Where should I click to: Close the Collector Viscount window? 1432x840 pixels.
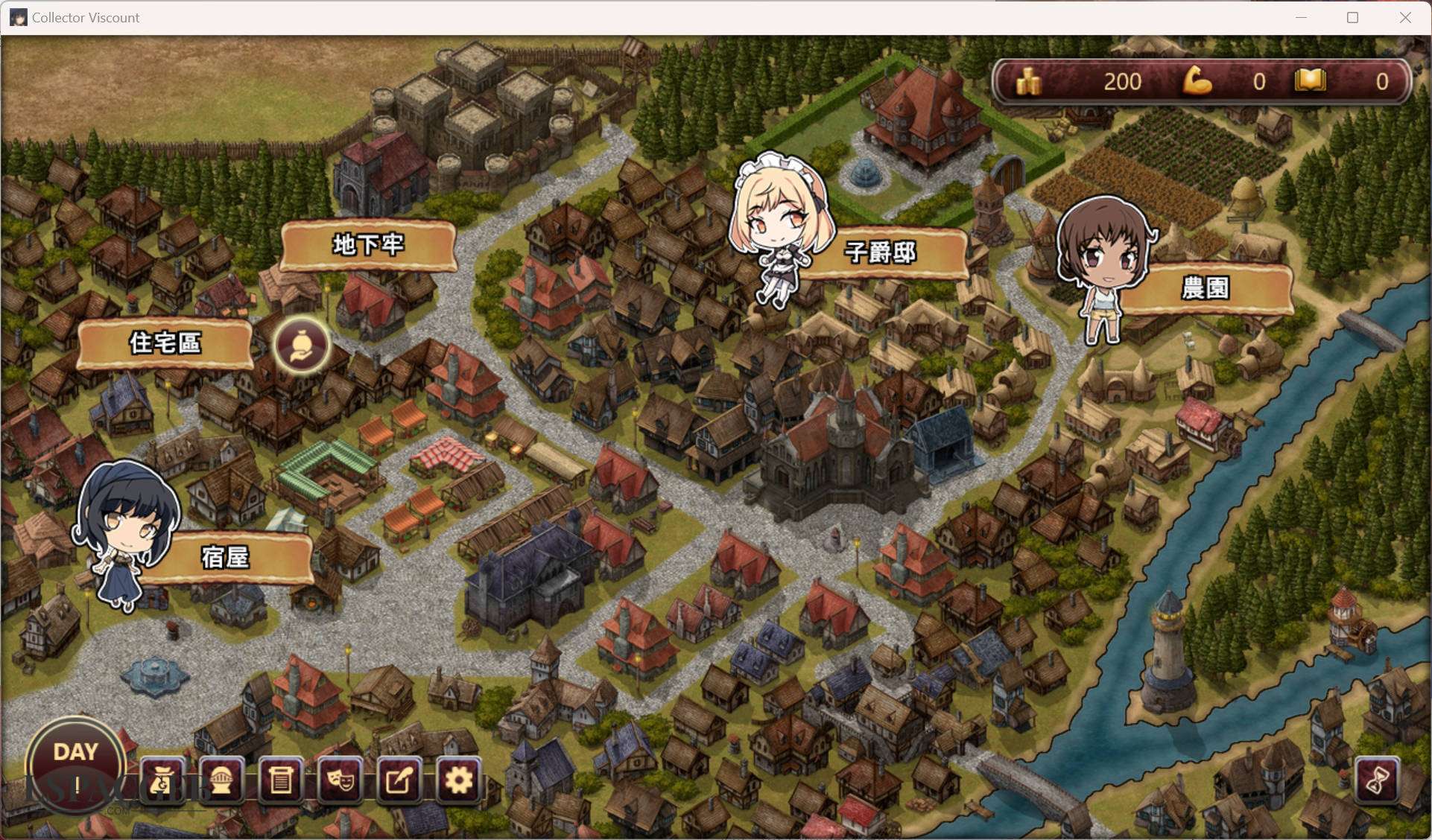pos(1405,17)
